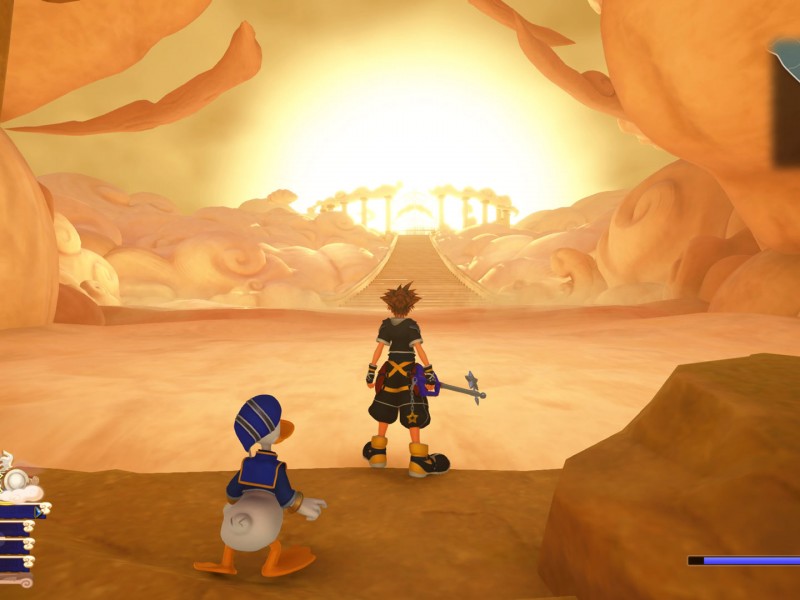
Task: Select the highlighted top command menu row
Action: [20, 511]
